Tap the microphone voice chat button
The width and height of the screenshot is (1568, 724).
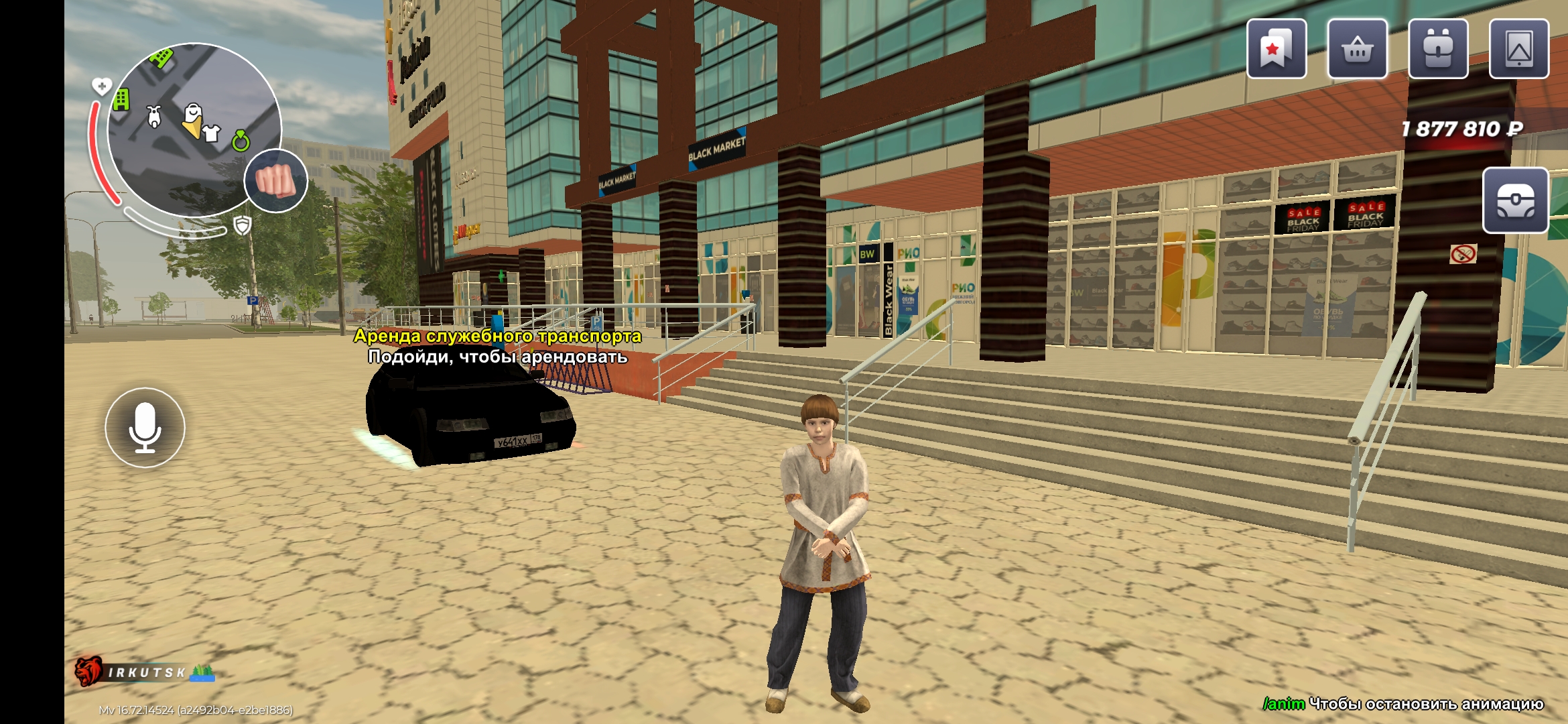[x=145, y=428]
